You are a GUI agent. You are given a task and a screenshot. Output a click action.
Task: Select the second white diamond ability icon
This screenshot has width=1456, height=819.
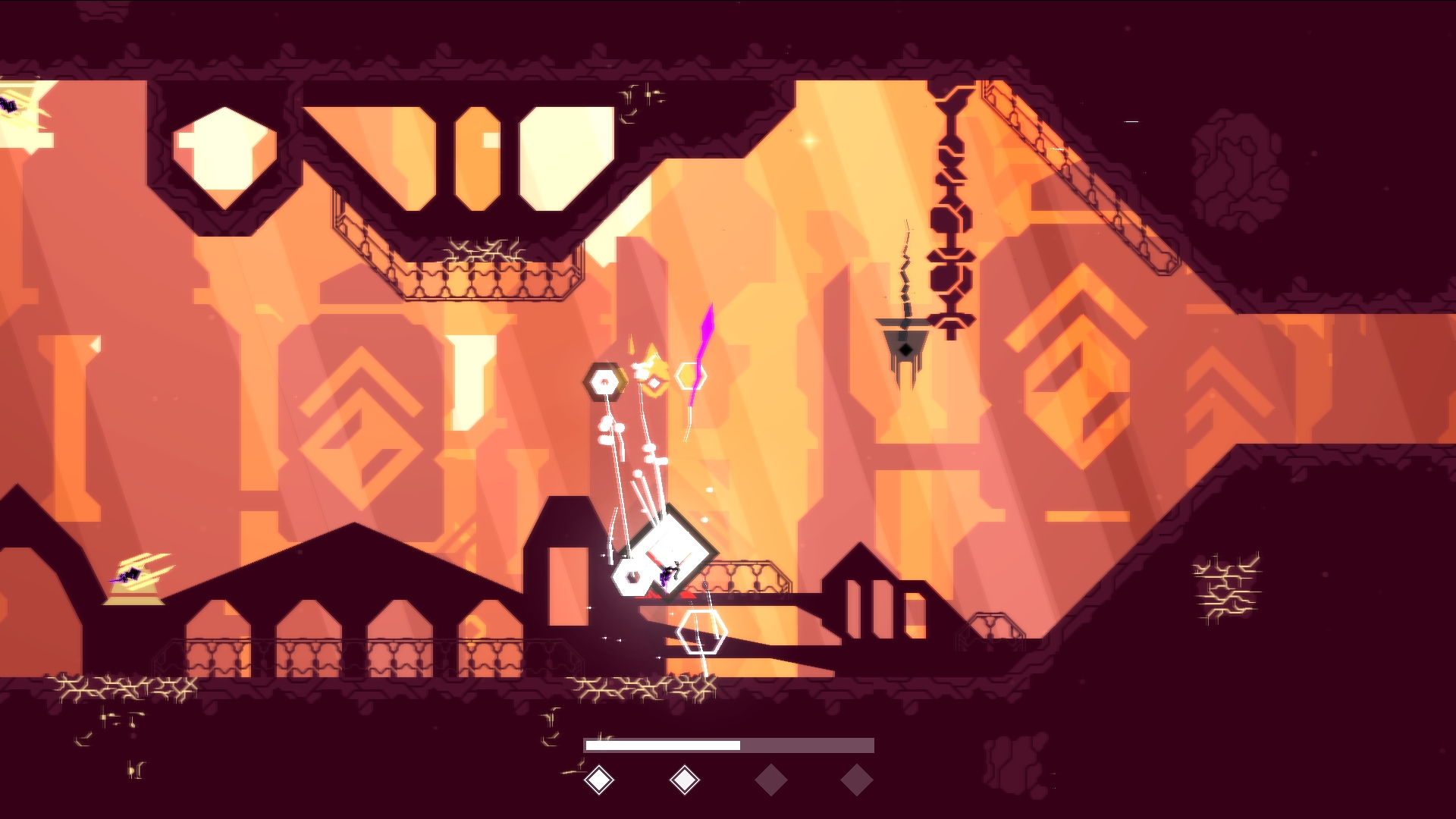coord(685,780)
